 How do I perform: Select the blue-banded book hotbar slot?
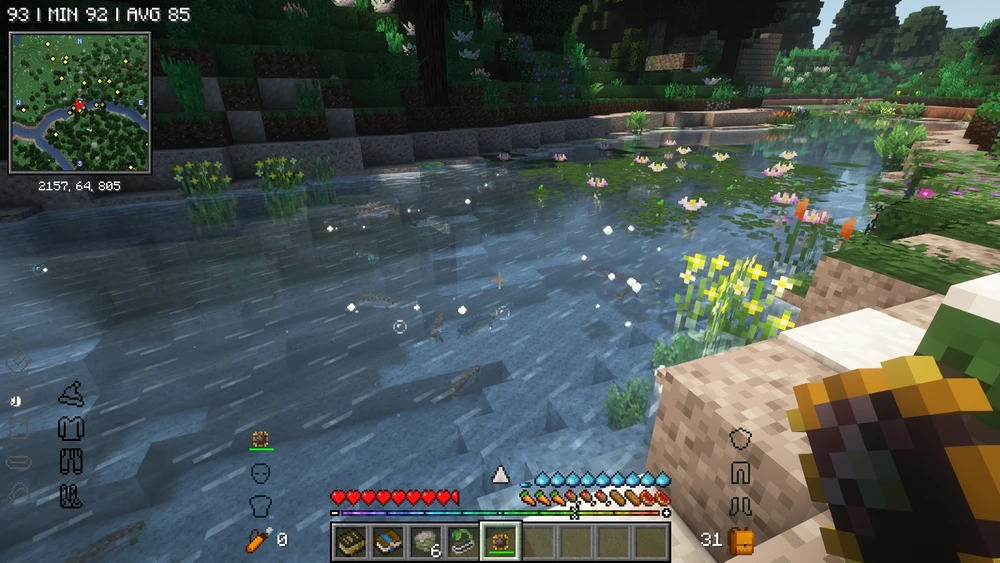(x=387, y=541)
